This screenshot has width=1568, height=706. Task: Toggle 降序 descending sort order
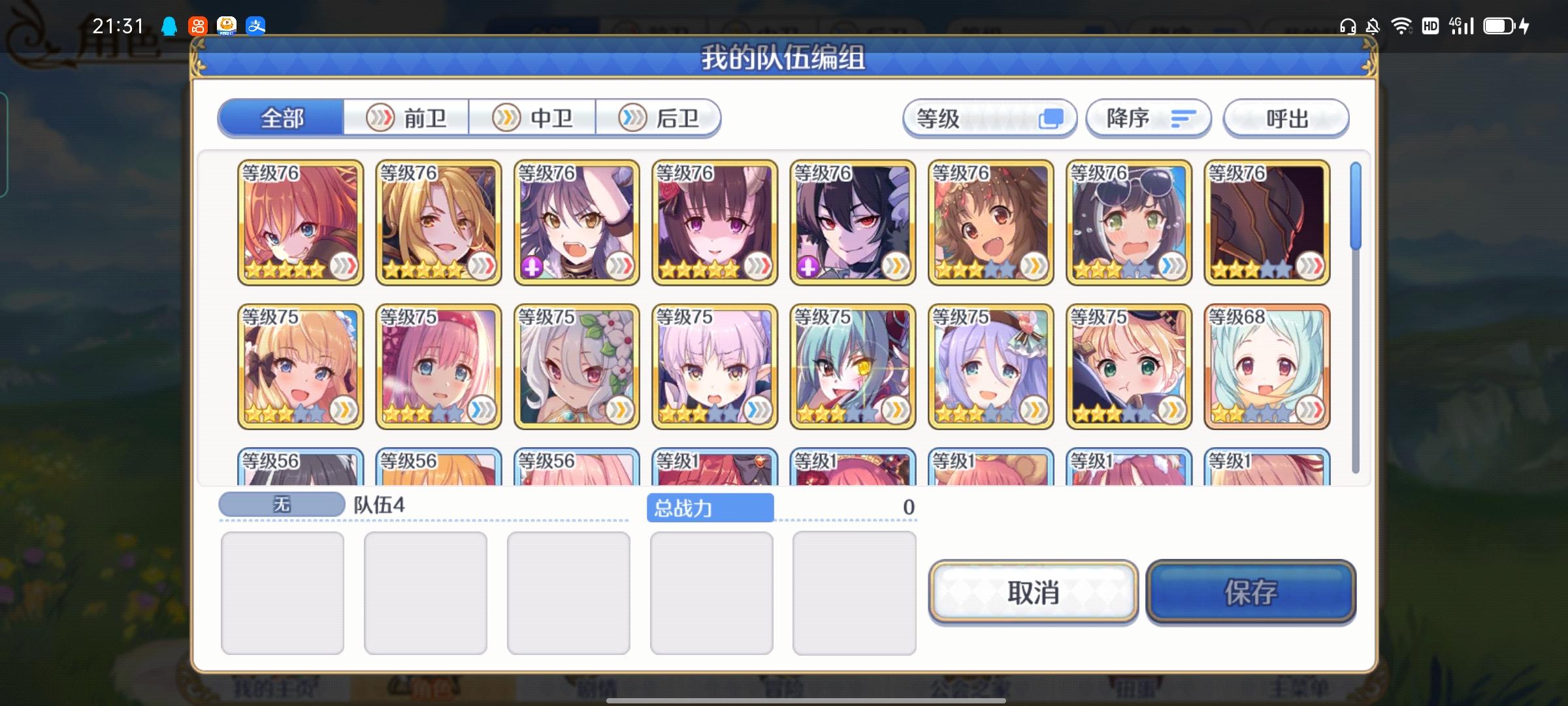(1149, 118)
